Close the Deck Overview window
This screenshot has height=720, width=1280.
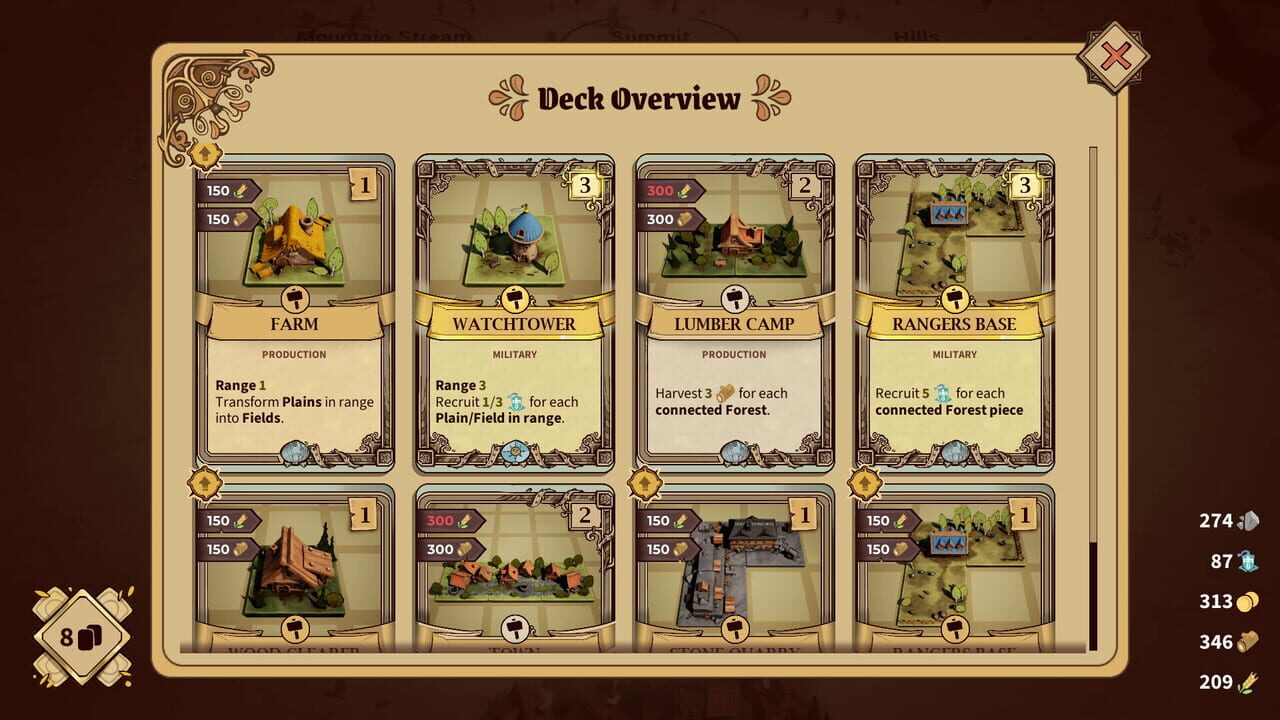[1113, 57]
